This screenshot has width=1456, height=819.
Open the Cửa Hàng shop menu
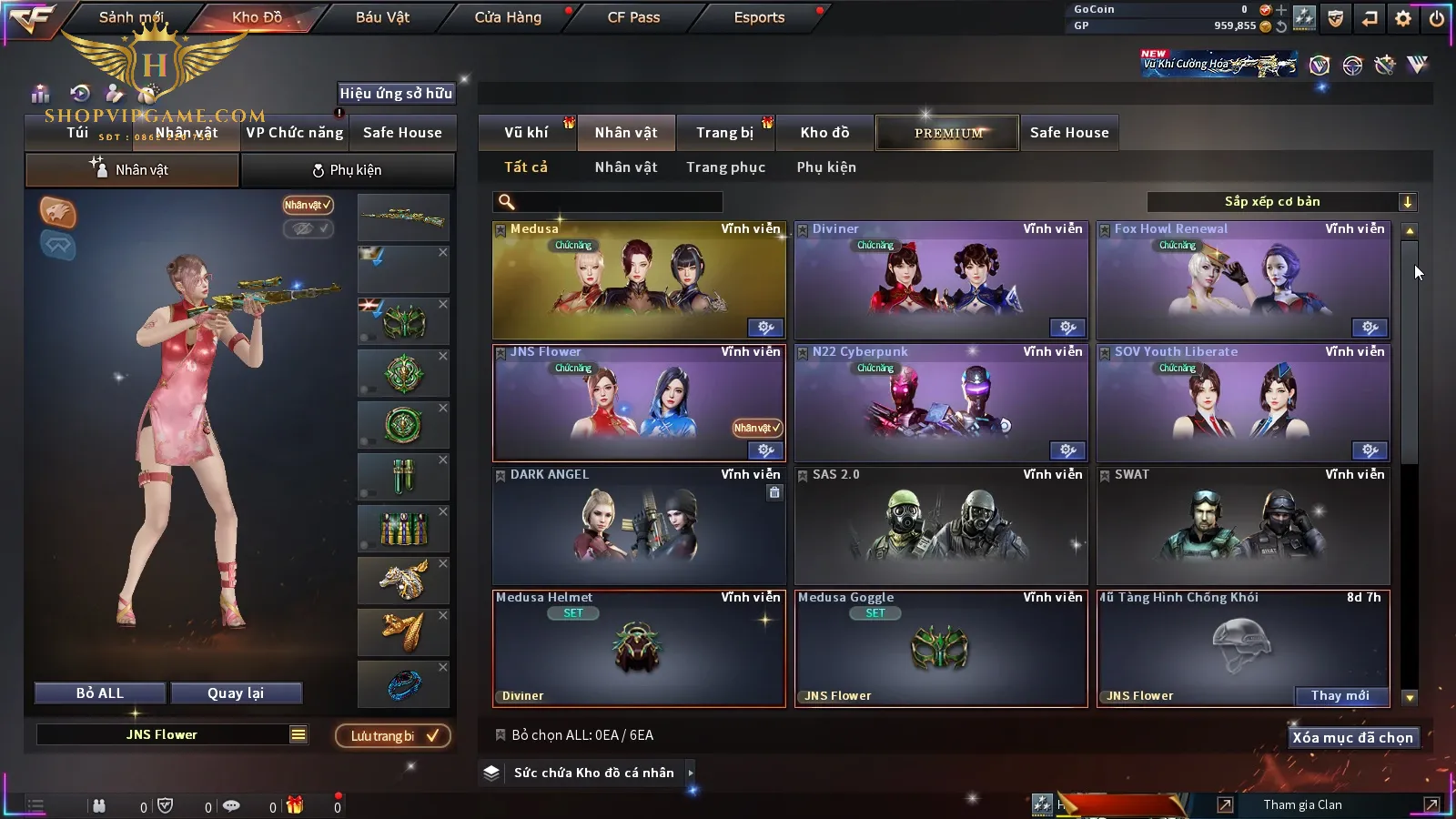(508, 17)
